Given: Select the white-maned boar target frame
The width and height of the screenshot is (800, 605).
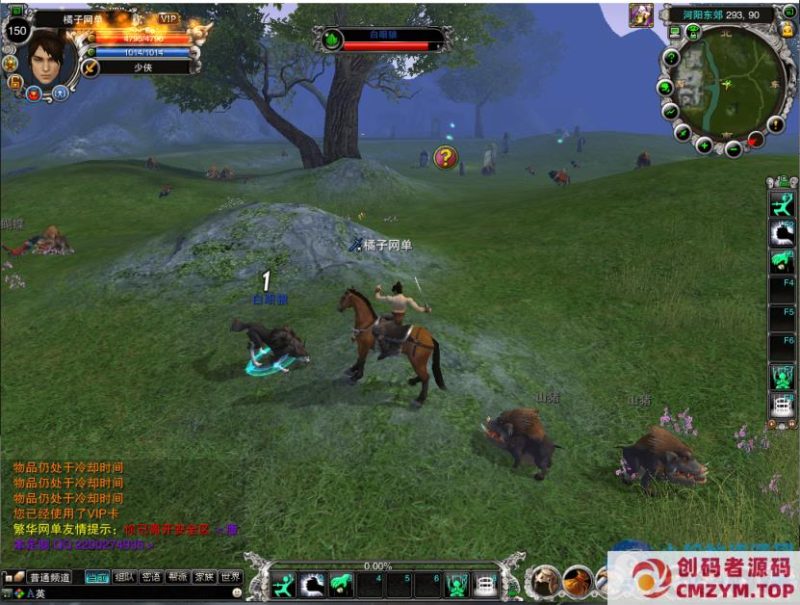Looking at the screenshot, I should point(385,40).
